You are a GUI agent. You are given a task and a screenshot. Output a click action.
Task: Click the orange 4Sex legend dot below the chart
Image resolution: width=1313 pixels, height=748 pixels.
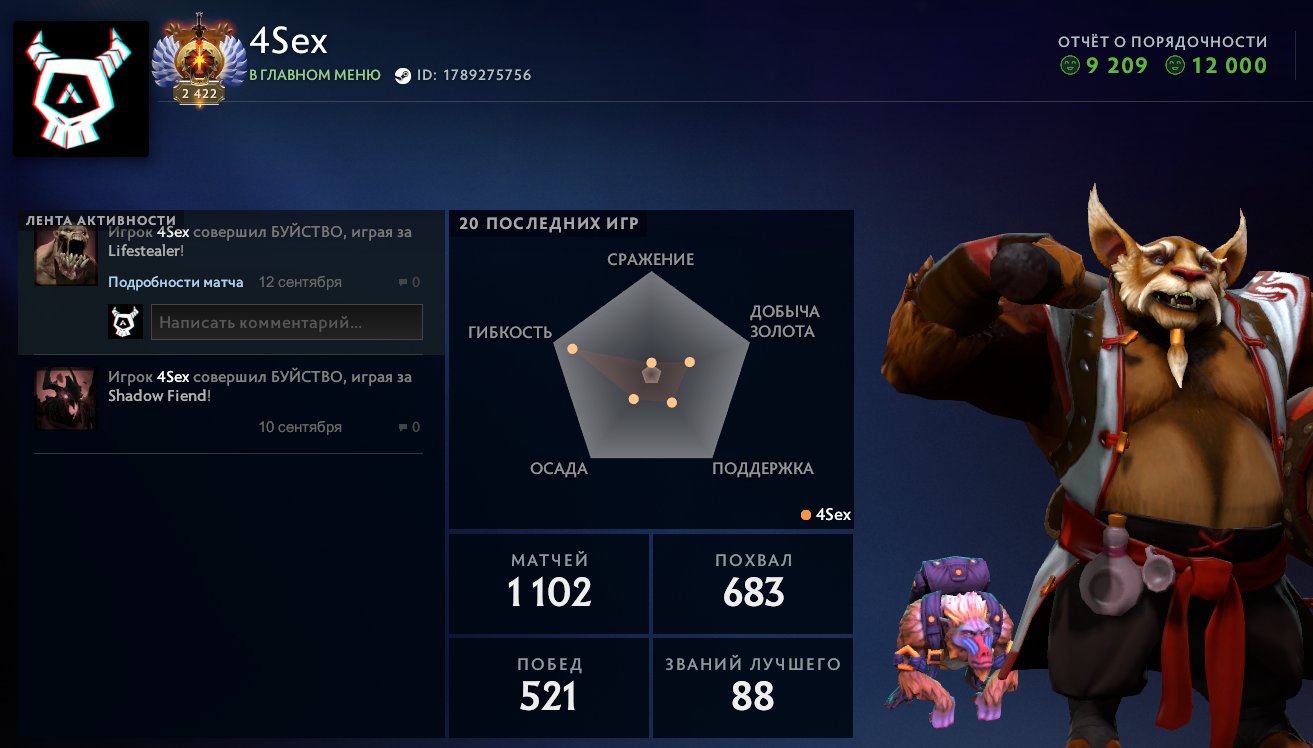click(804, 514)
